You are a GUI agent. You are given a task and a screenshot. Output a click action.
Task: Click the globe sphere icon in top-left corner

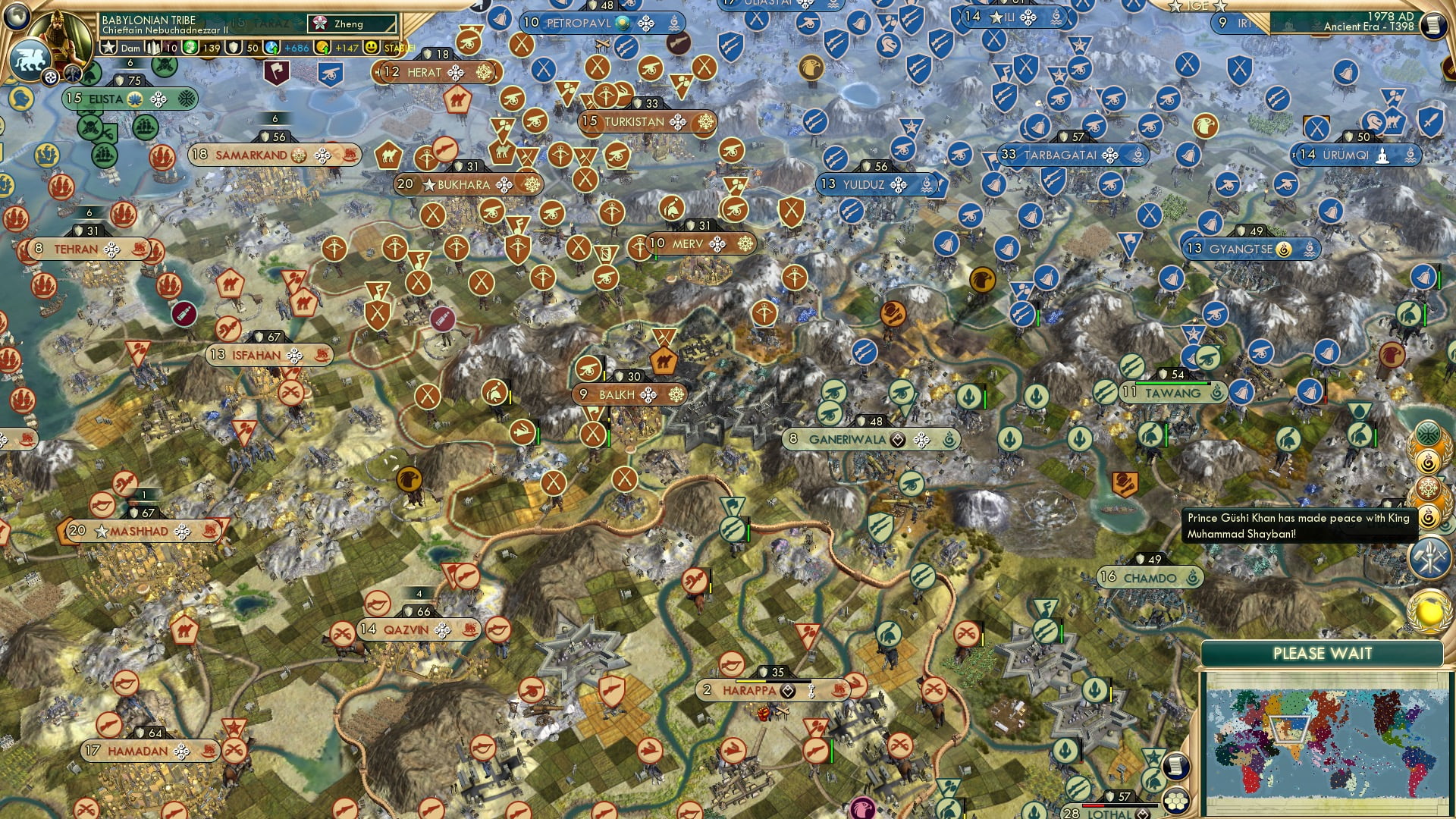point(17,14)
